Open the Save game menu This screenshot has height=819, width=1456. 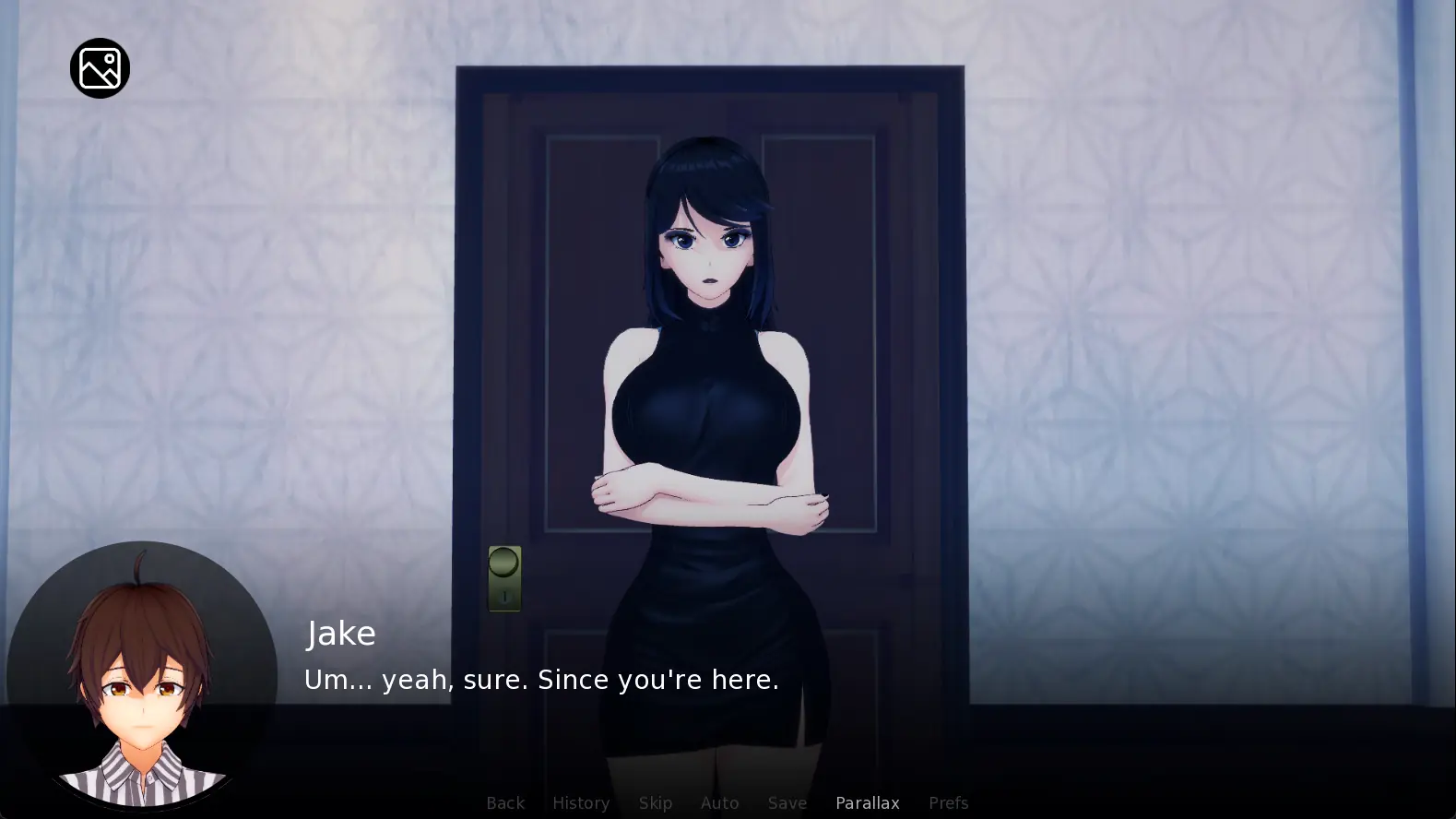point(787,802)
